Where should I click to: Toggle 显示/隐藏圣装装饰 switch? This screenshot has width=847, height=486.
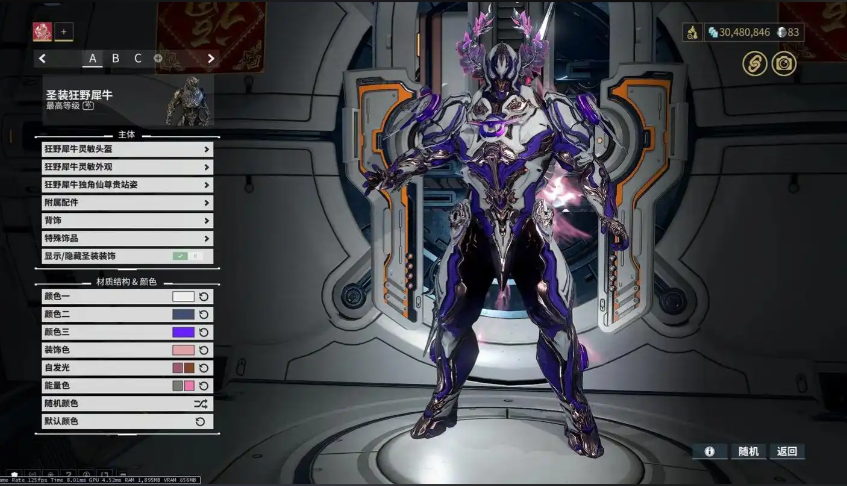(x=187, y=256)
